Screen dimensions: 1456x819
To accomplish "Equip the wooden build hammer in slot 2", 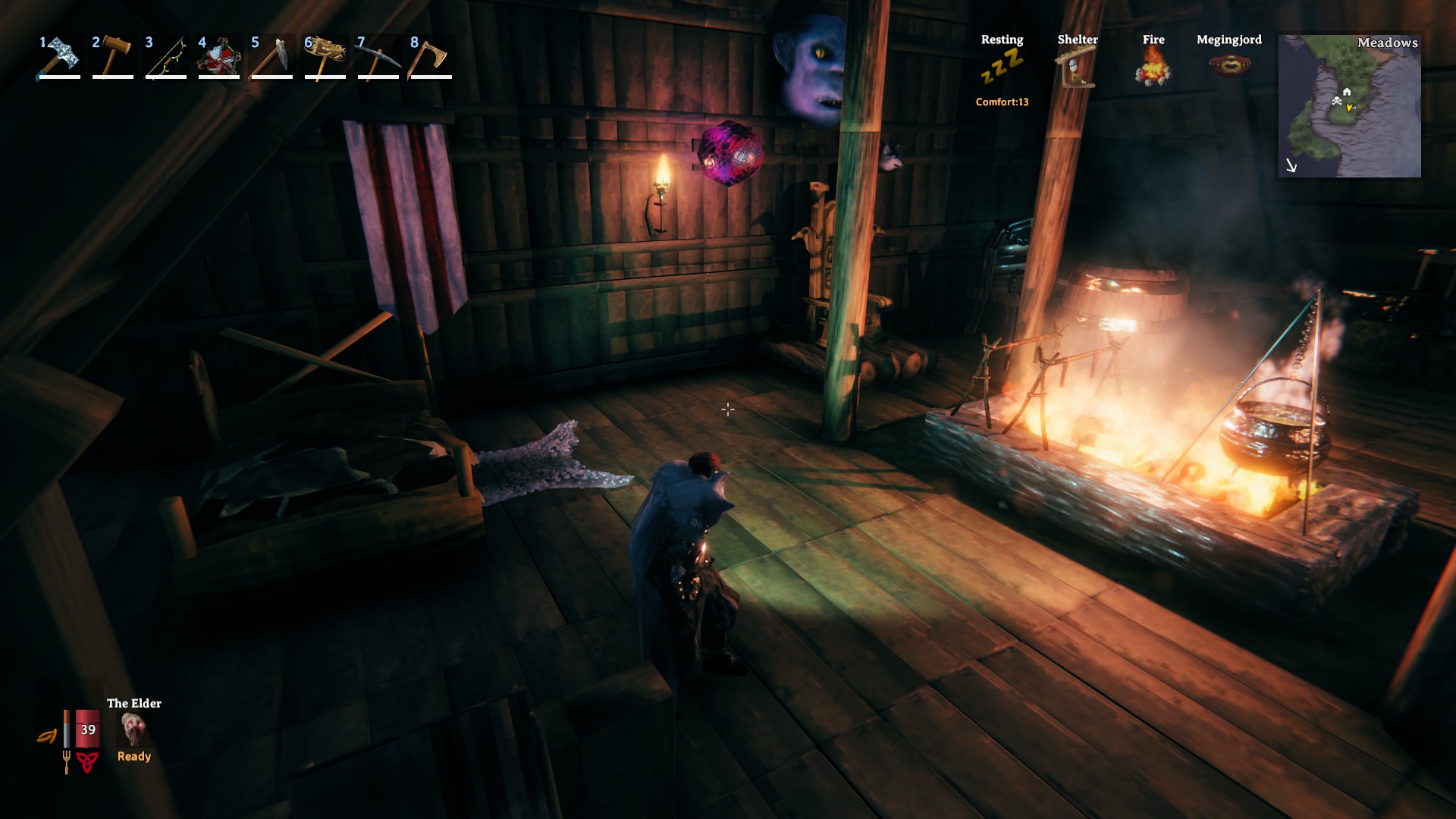I will (113, 57).
